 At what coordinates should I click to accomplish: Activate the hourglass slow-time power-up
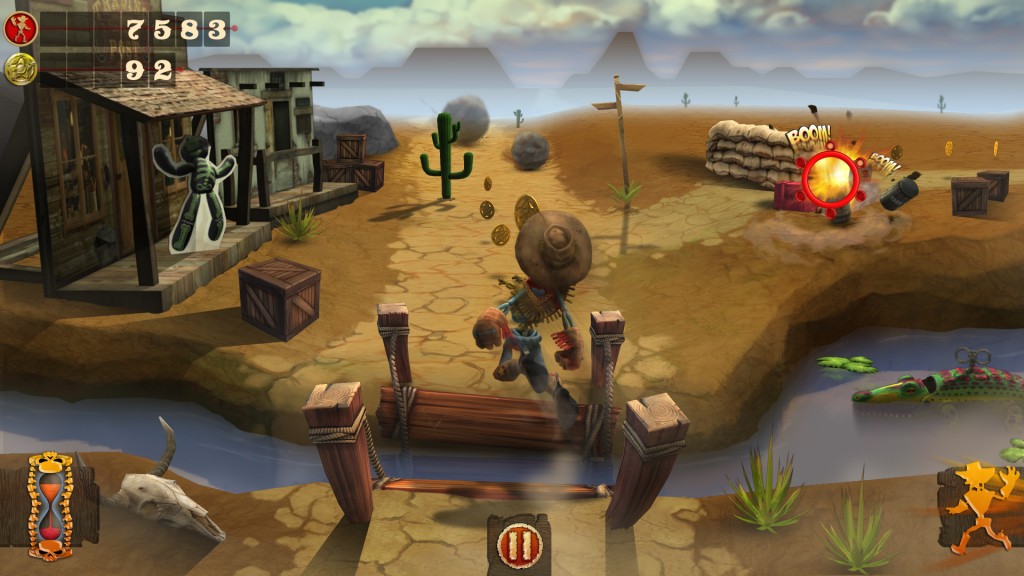point(49,505)
